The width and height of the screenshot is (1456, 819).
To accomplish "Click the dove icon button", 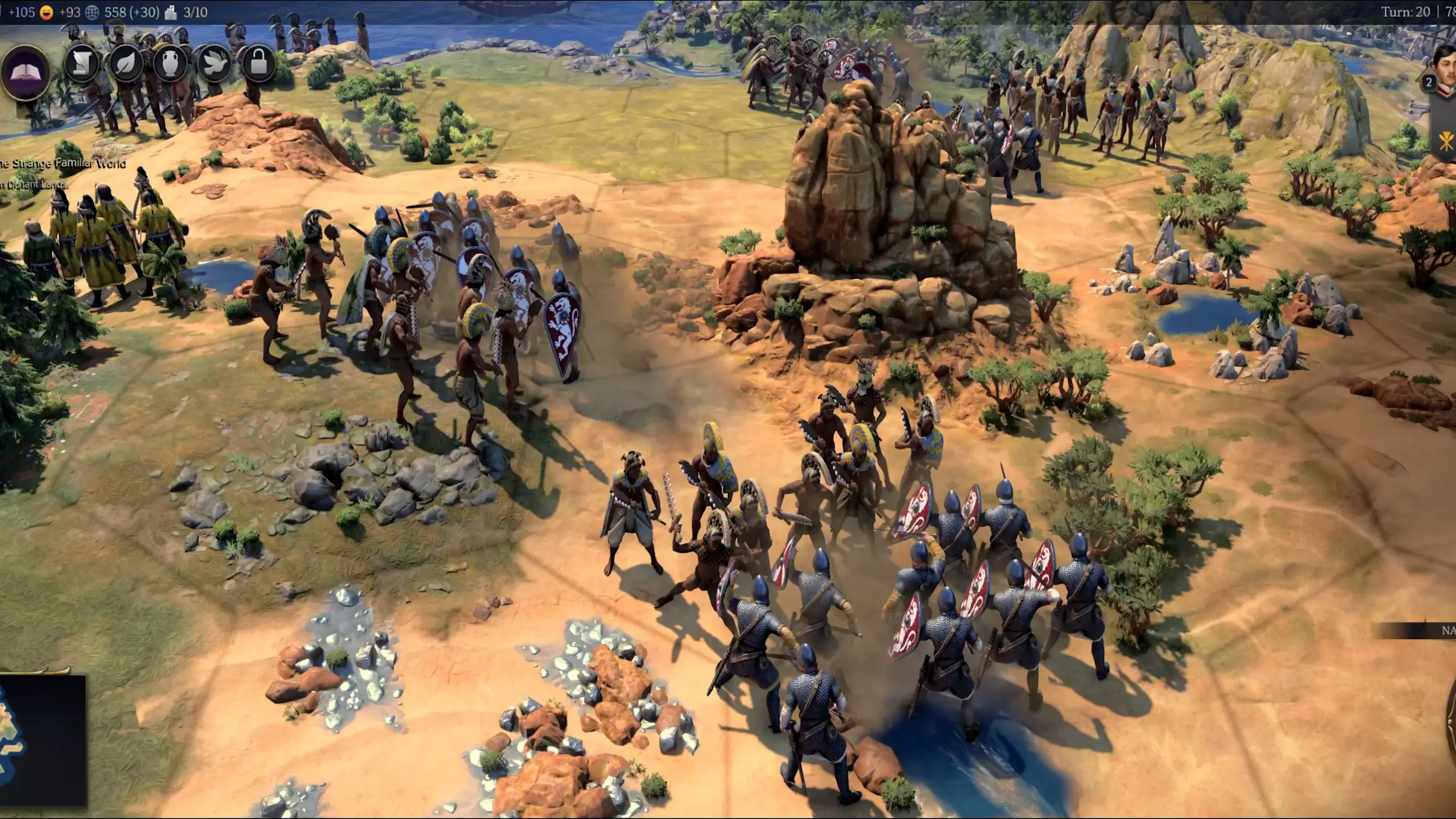I will pyautogui.click(x=214, y=63).
